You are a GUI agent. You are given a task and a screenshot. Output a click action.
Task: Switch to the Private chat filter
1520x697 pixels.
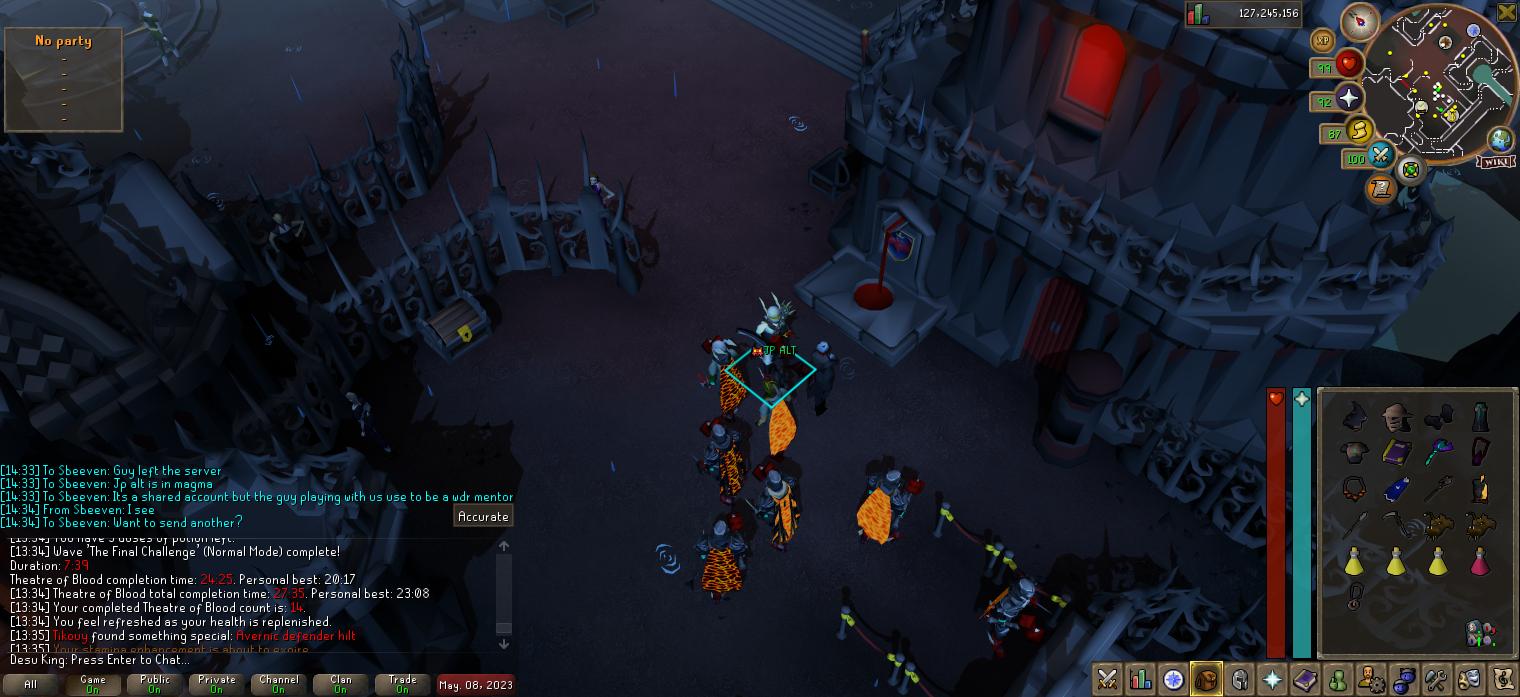coord(217,684)
